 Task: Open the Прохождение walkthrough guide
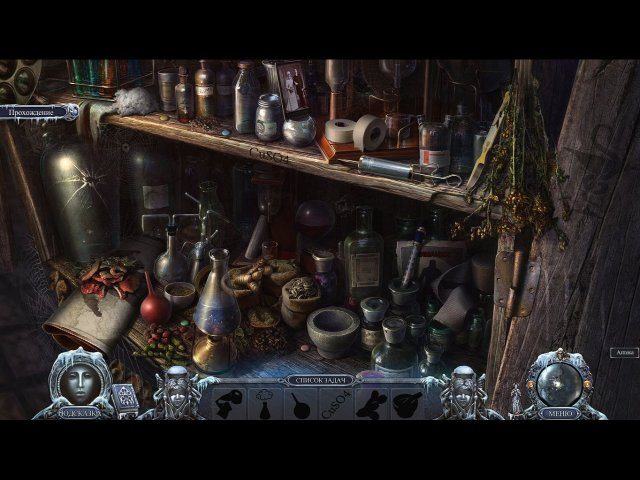(x=38, y=113)
